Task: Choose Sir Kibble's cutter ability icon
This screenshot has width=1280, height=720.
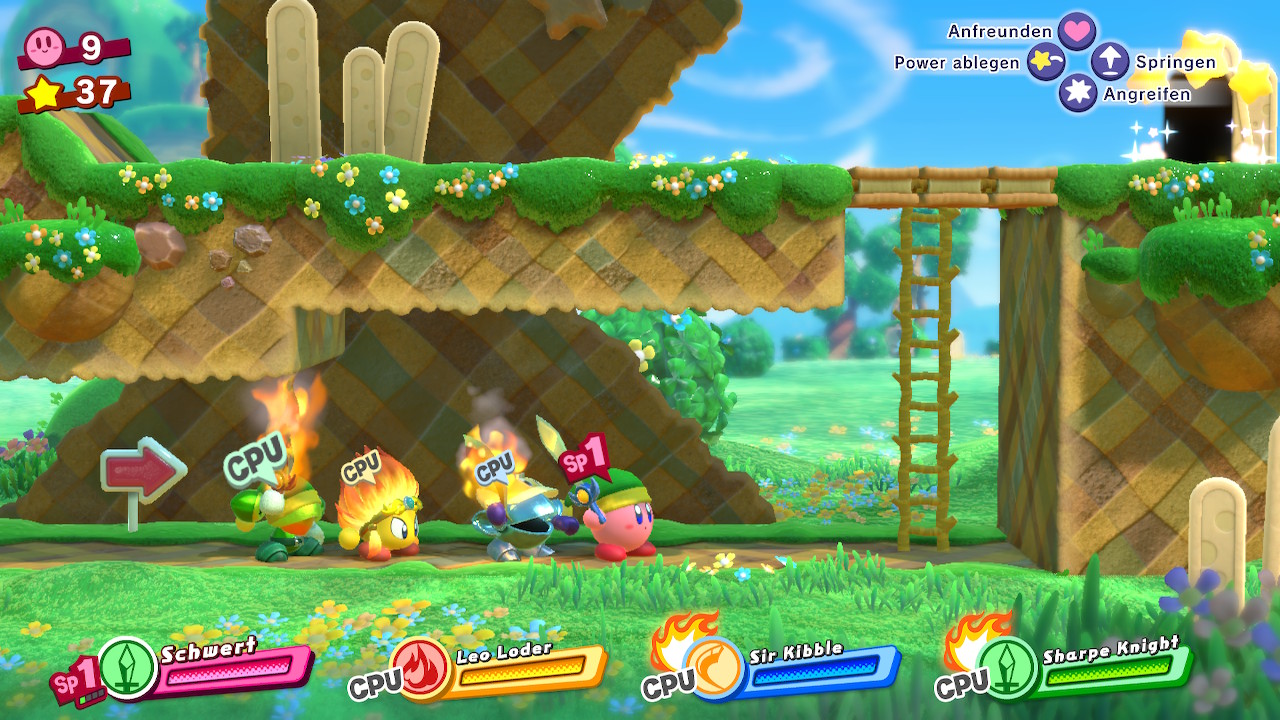Action: tap(714, 668)
